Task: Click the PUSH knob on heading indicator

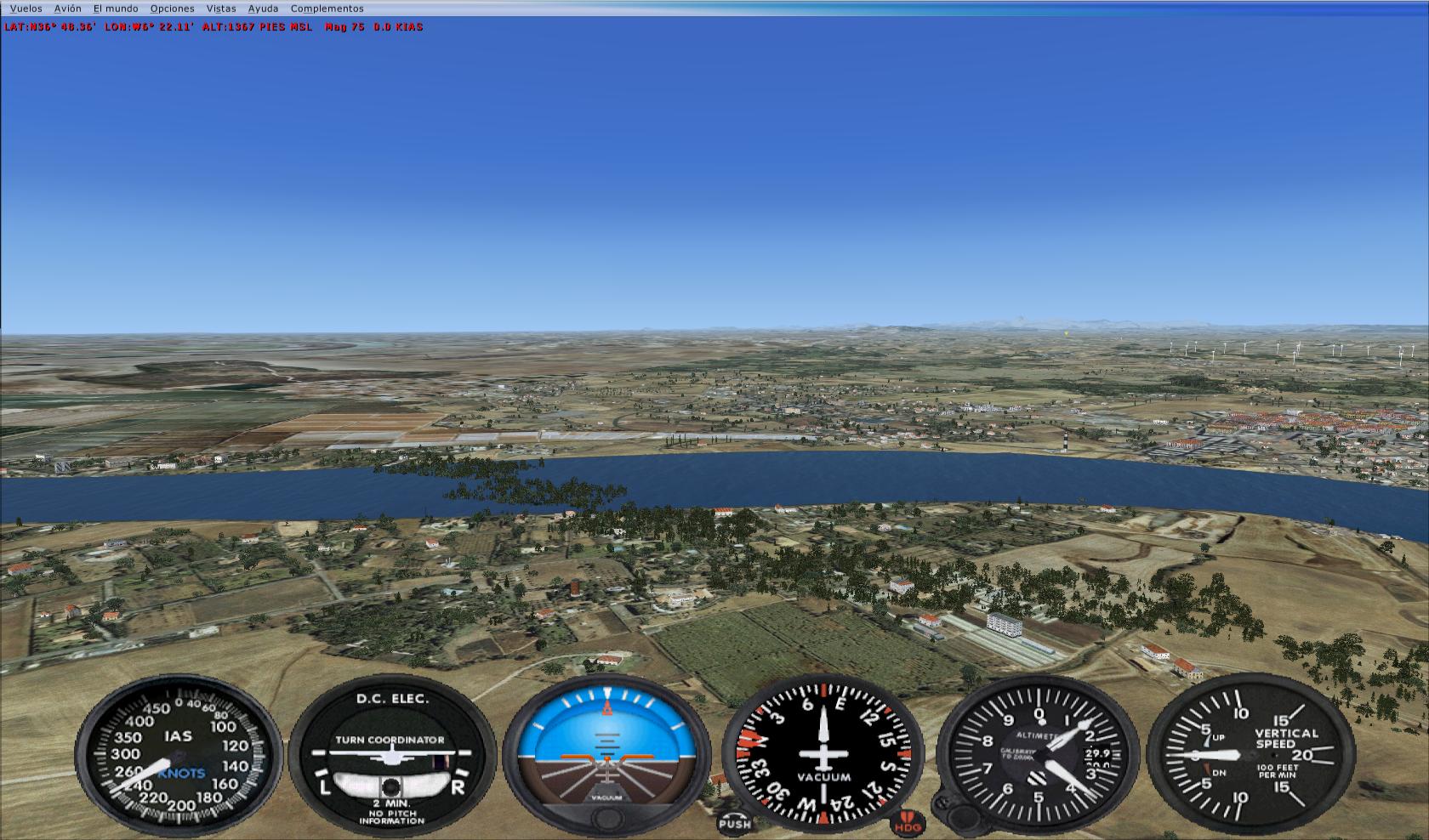Action: [734, 823]
